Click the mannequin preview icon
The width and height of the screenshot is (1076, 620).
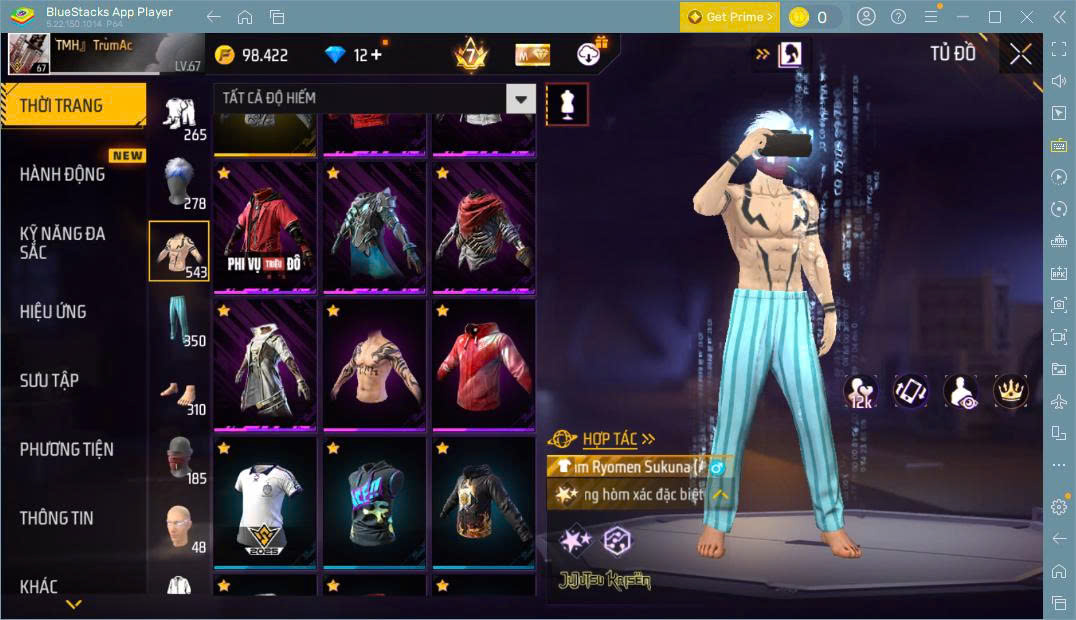[x=567, y=104]
